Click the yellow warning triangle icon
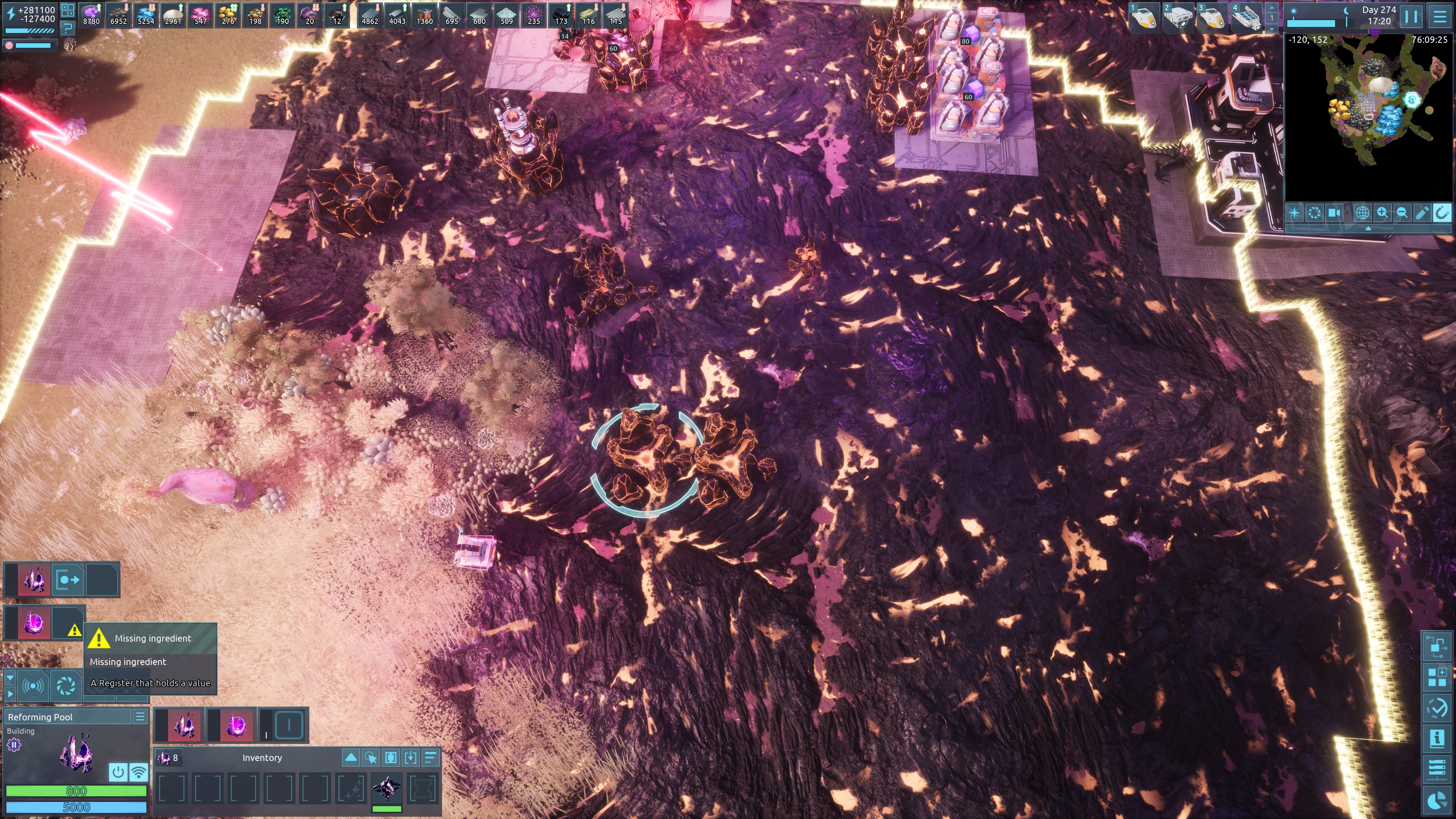Screen dimensions: 1456x819 pyautogui.click(x=74, y=630)
